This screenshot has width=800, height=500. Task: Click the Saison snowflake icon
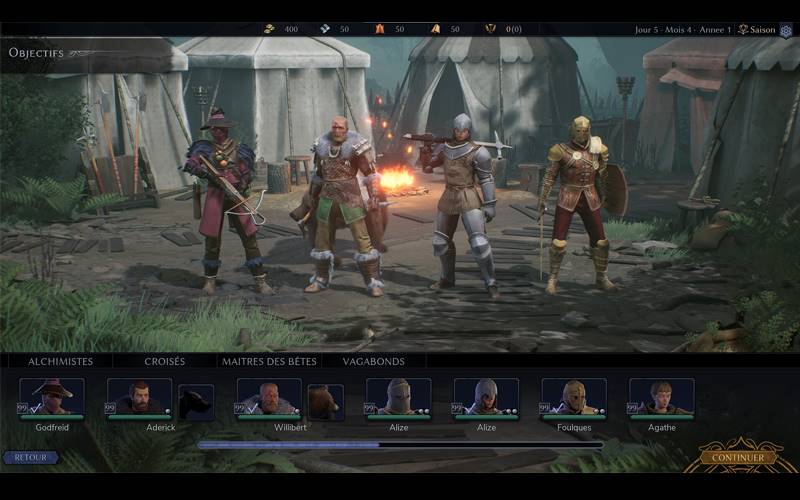pyautogui.click(x=786, y=30)
